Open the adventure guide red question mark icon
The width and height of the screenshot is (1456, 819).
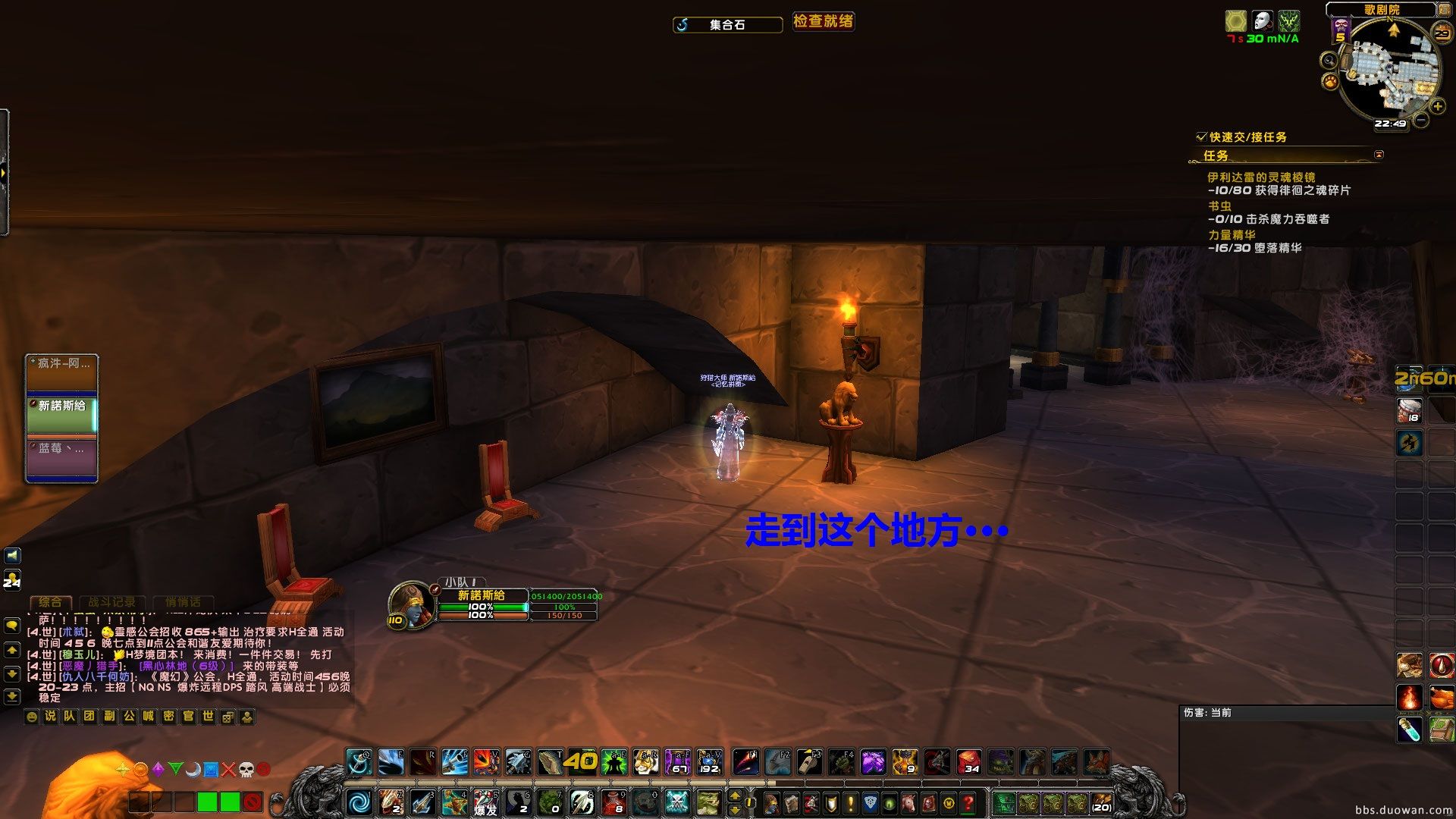pyautogui.click(x=968, y=802)
